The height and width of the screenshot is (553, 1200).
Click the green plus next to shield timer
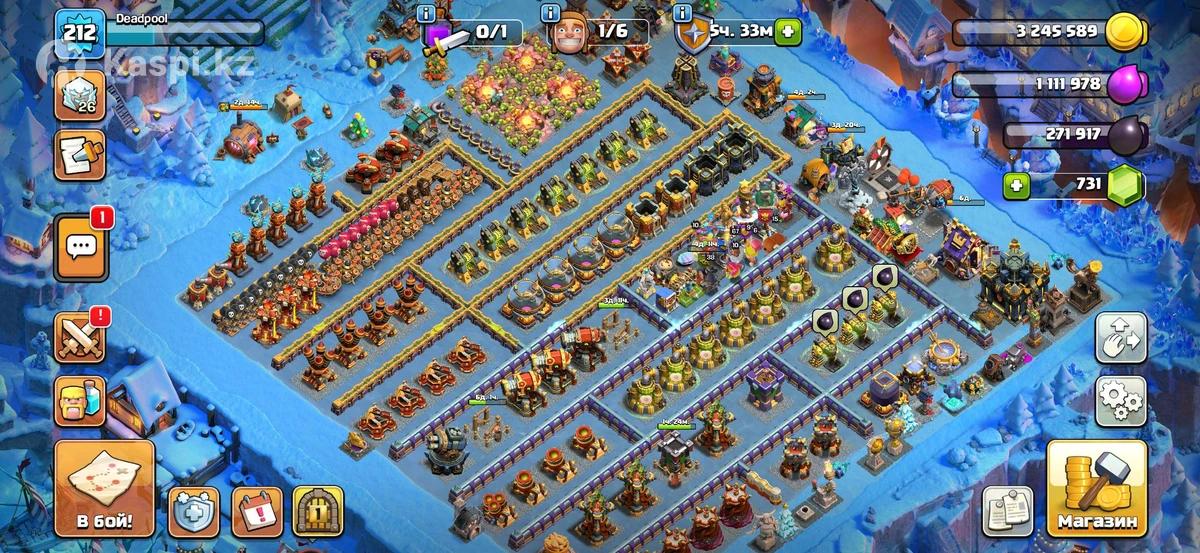[x=788, y=31]
